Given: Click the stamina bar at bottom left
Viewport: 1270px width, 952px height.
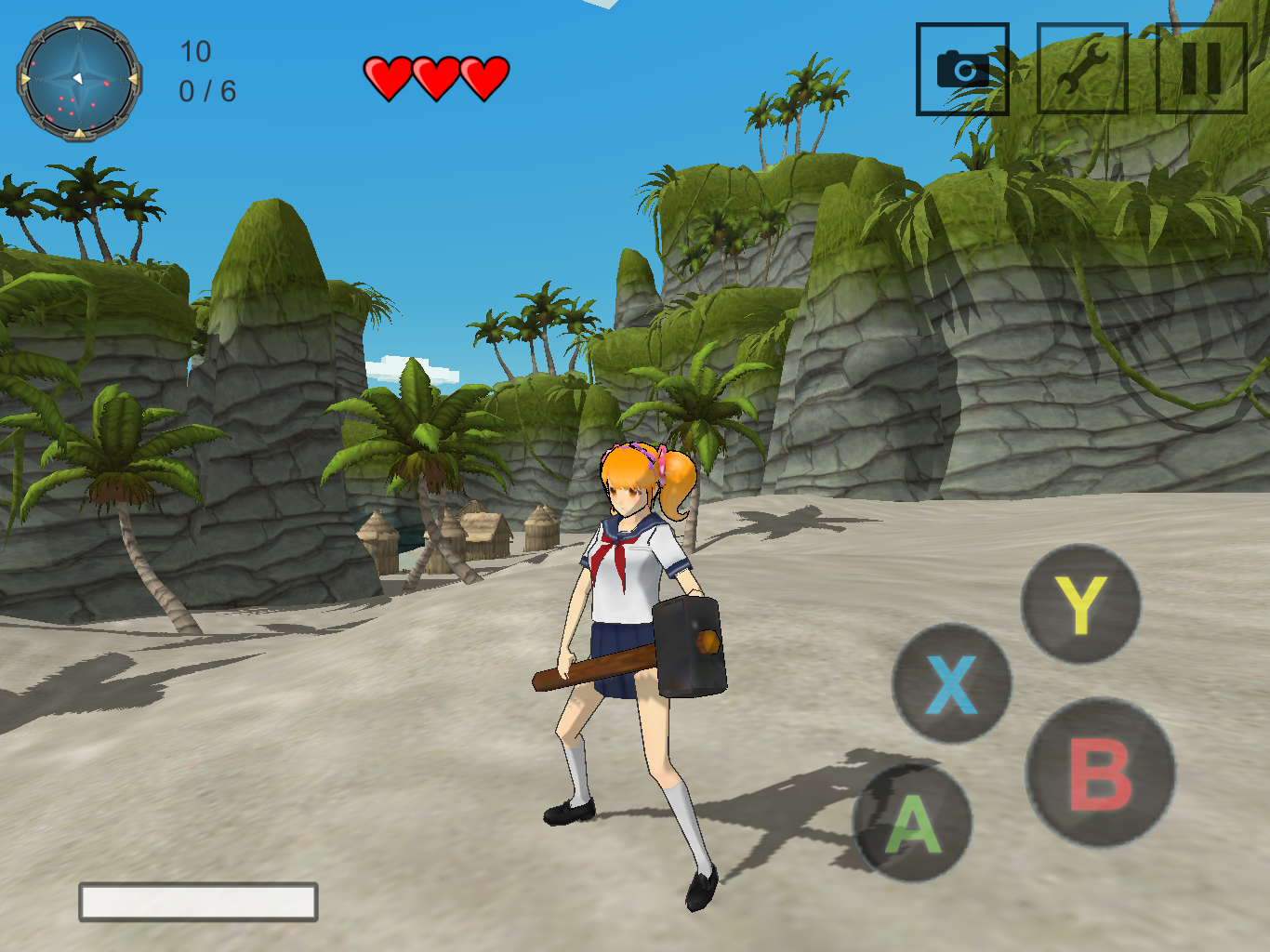Looking at the screenshot, I should (198, 899).
